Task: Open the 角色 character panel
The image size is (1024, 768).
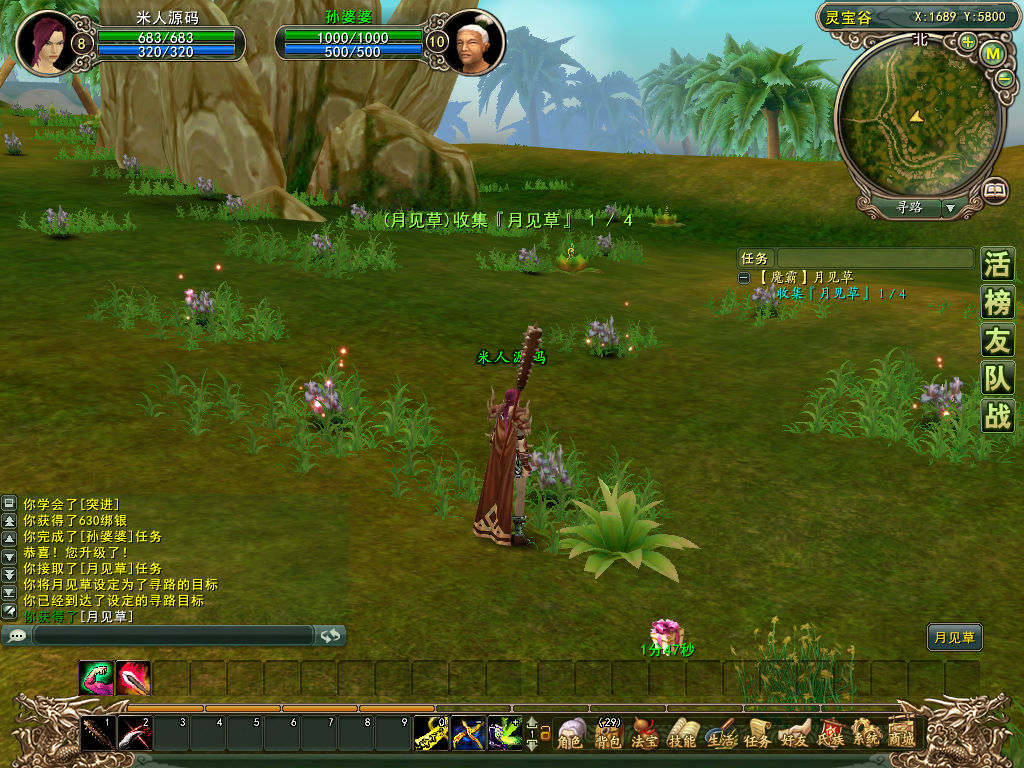Action: (x=571, y=735)
